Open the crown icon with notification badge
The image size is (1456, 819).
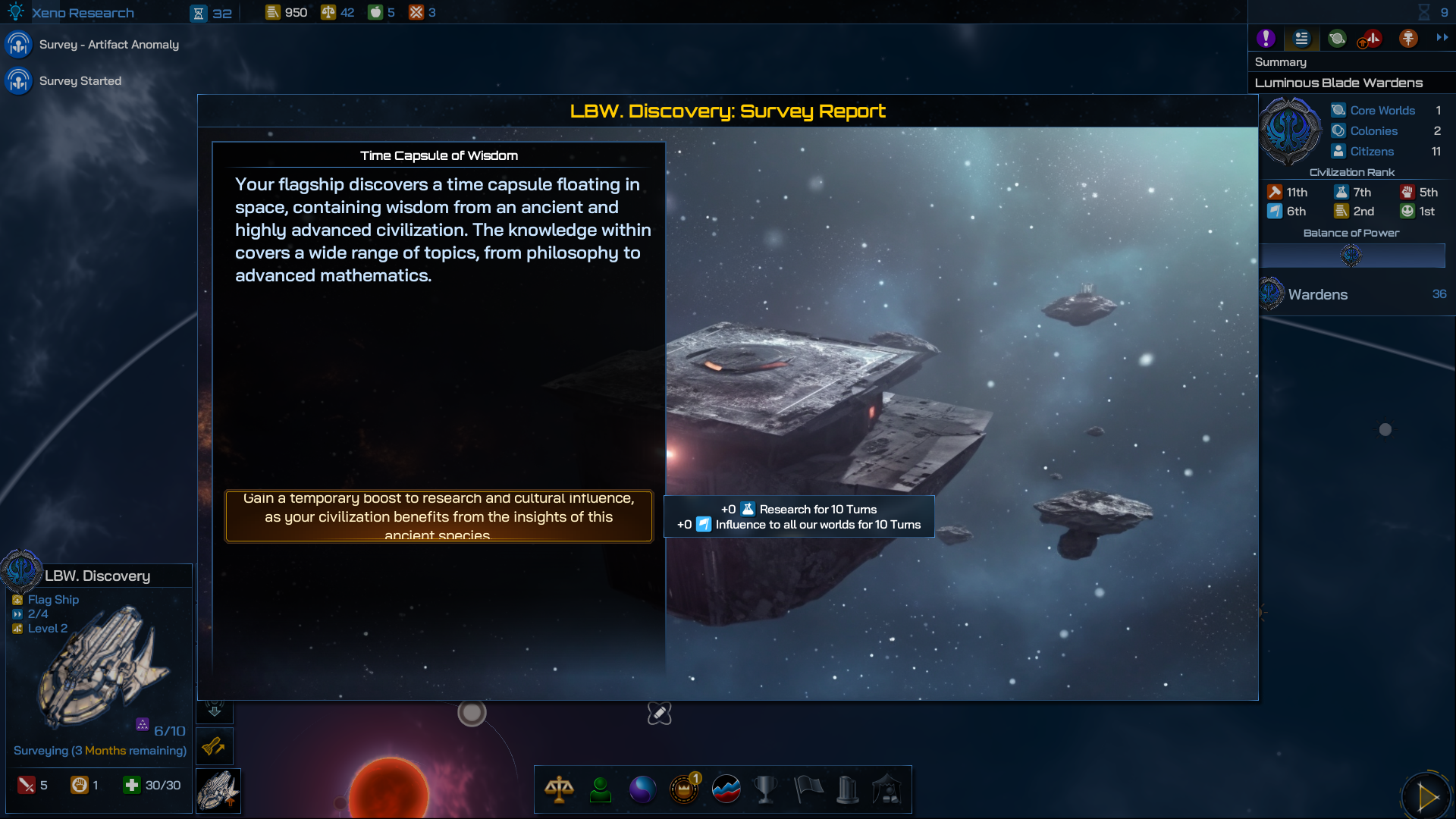pyautogui.click(x=684, y=789)
